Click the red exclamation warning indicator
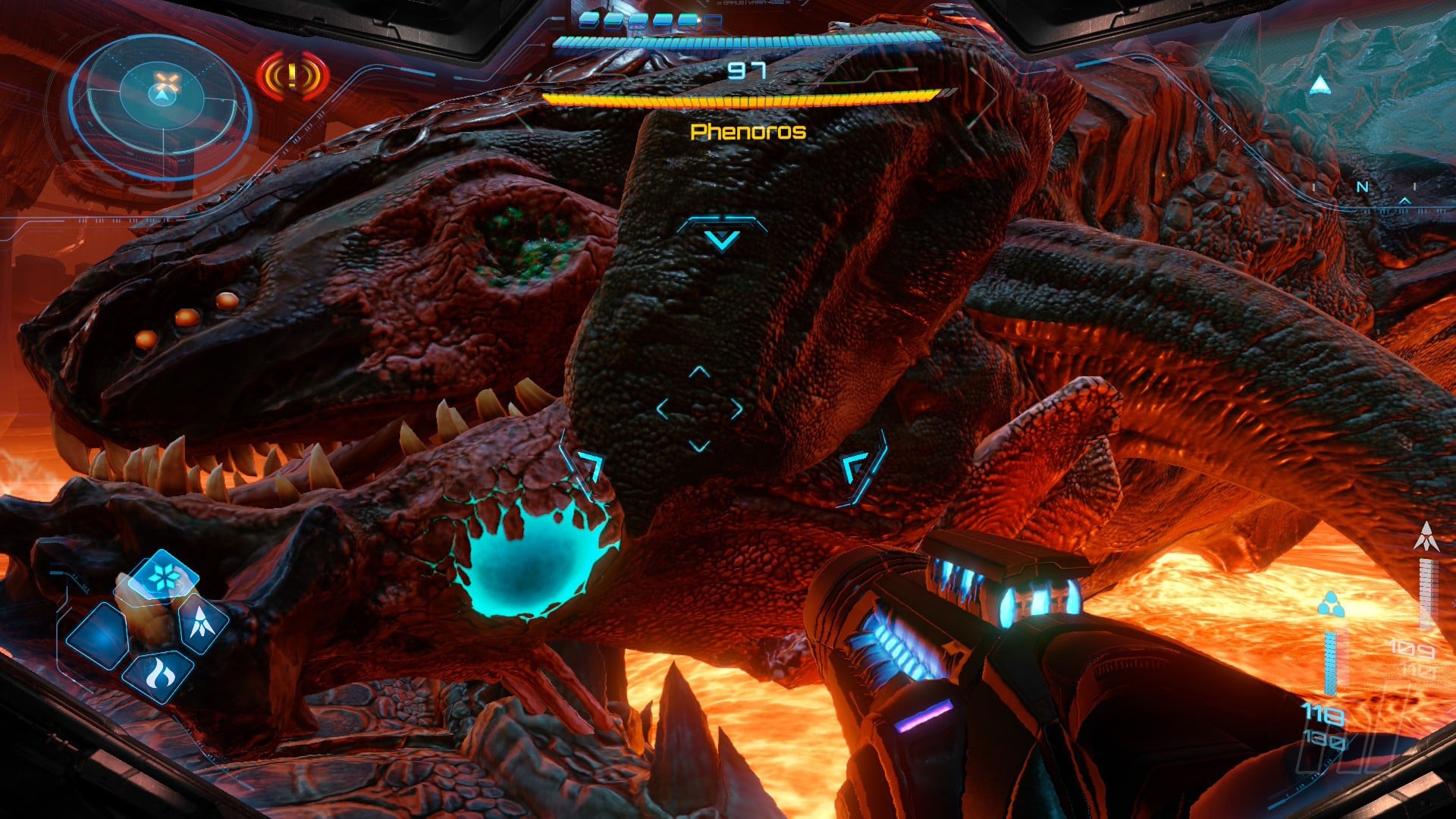1456x819 pixels. [293, 77]
